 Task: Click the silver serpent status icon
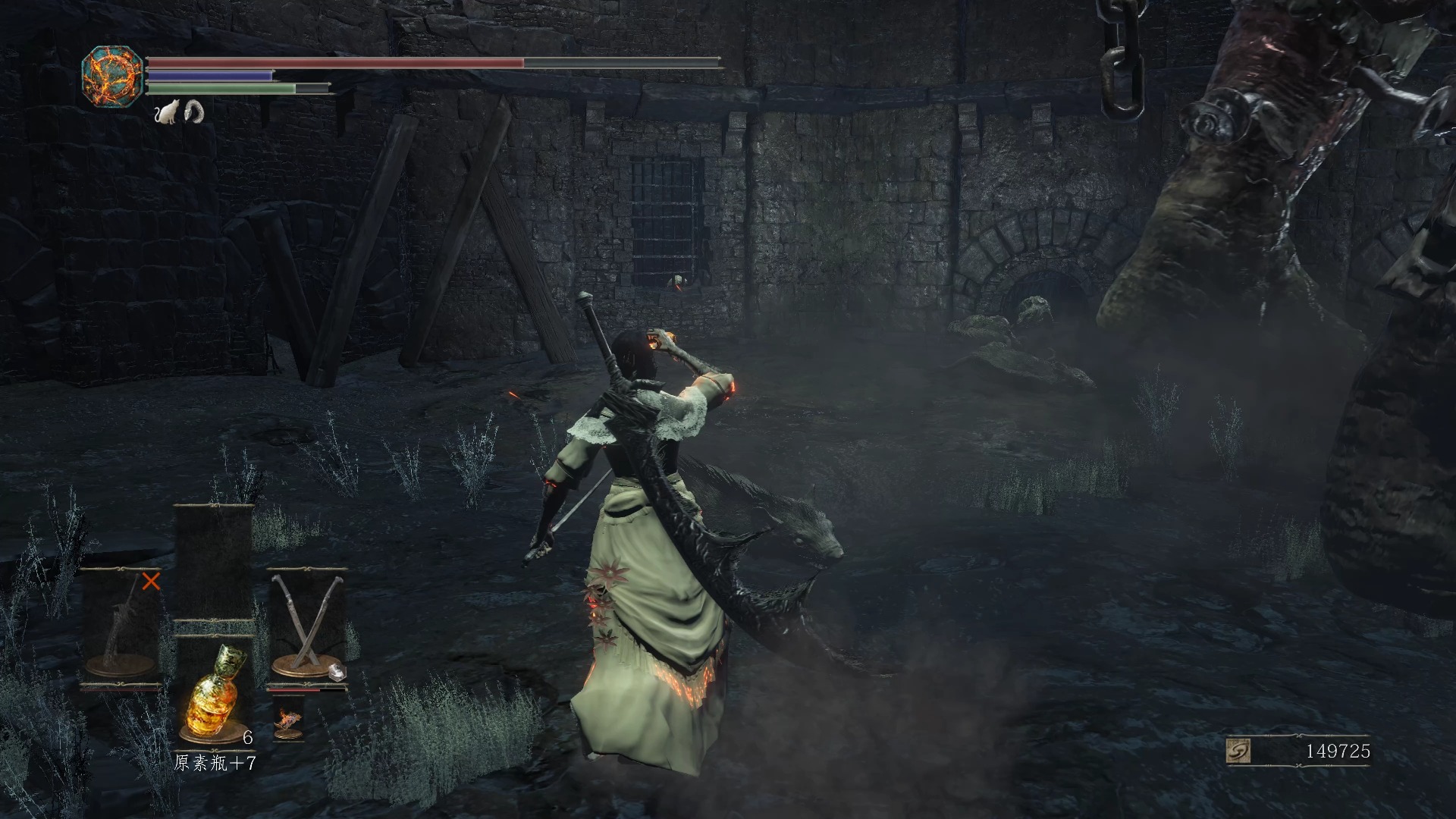(x=194, y=111)
